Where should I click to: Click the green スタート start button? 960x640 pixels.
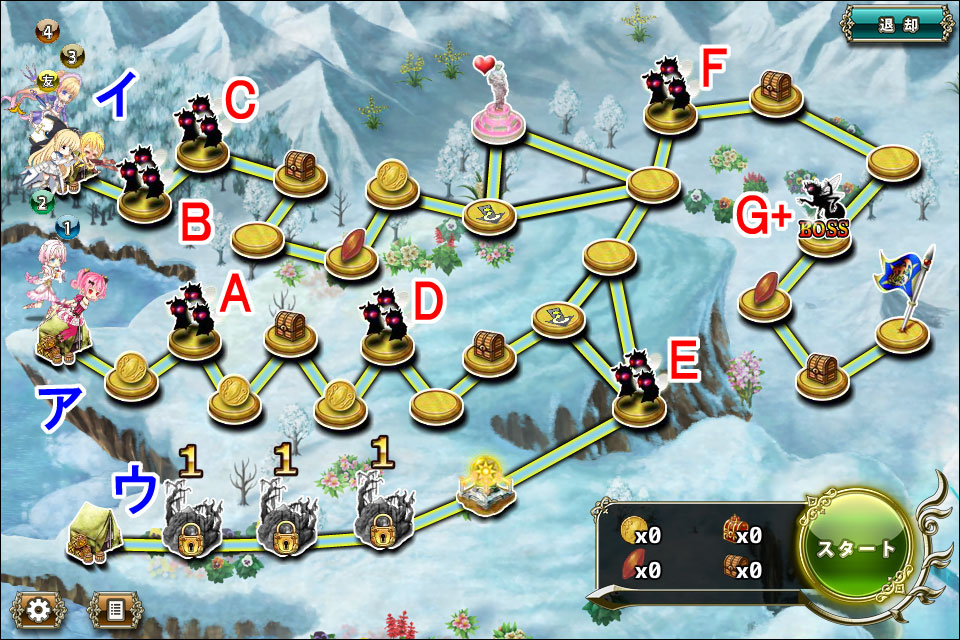click(x=857, y=548)
